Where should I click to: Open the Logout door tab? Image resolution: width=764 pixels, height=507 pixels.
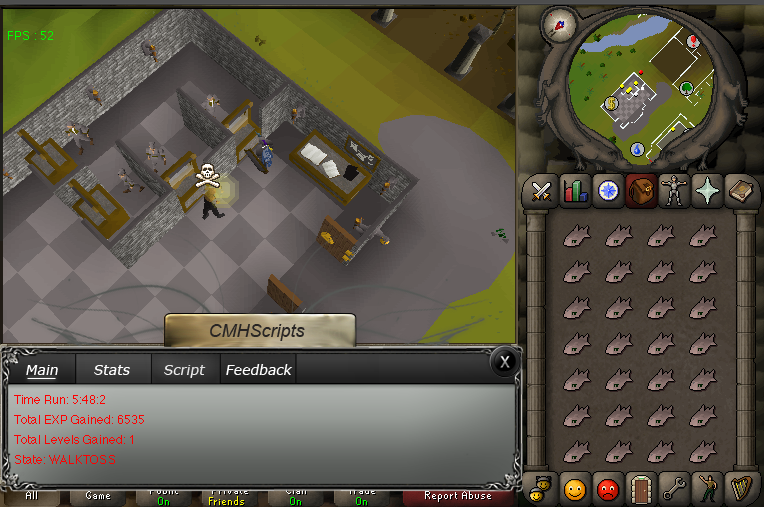[641, 489]
